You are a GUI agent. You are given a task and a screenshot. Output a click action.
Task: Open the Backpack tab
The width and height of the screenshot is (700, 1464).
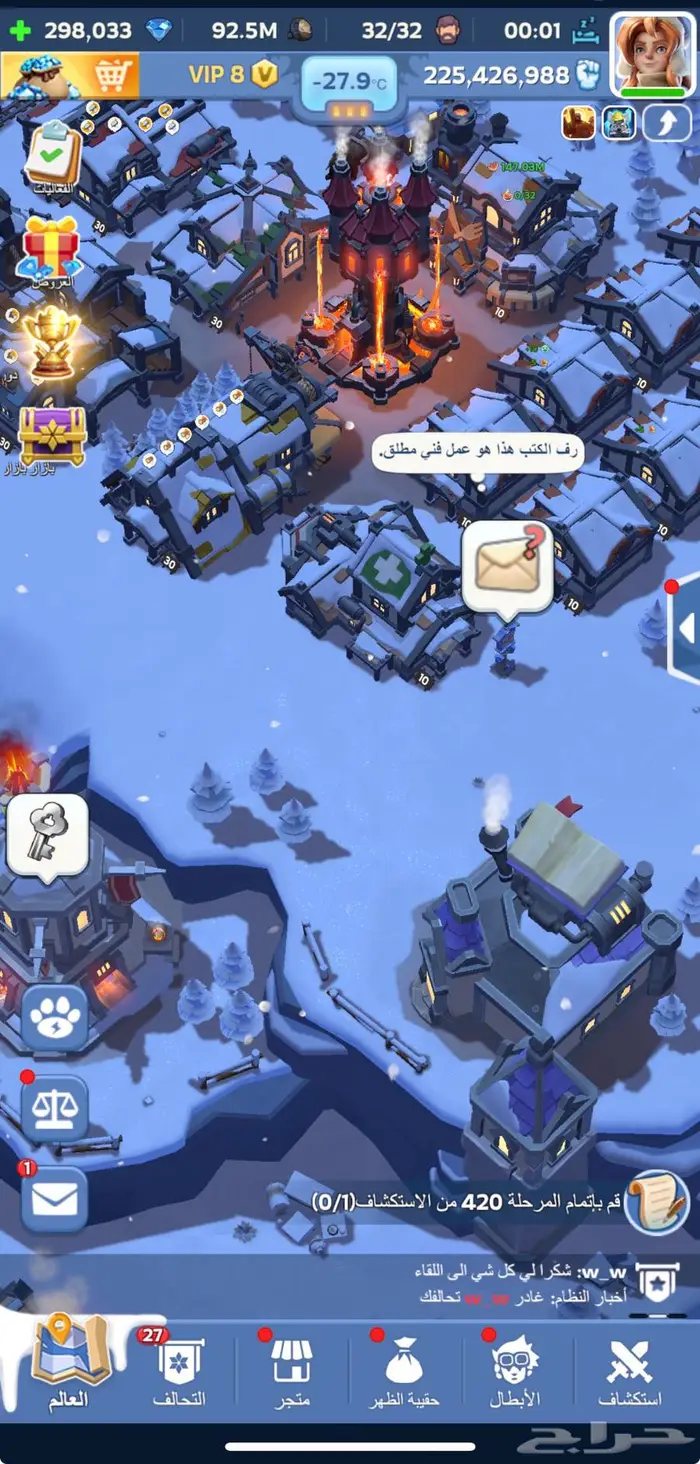405,1372
